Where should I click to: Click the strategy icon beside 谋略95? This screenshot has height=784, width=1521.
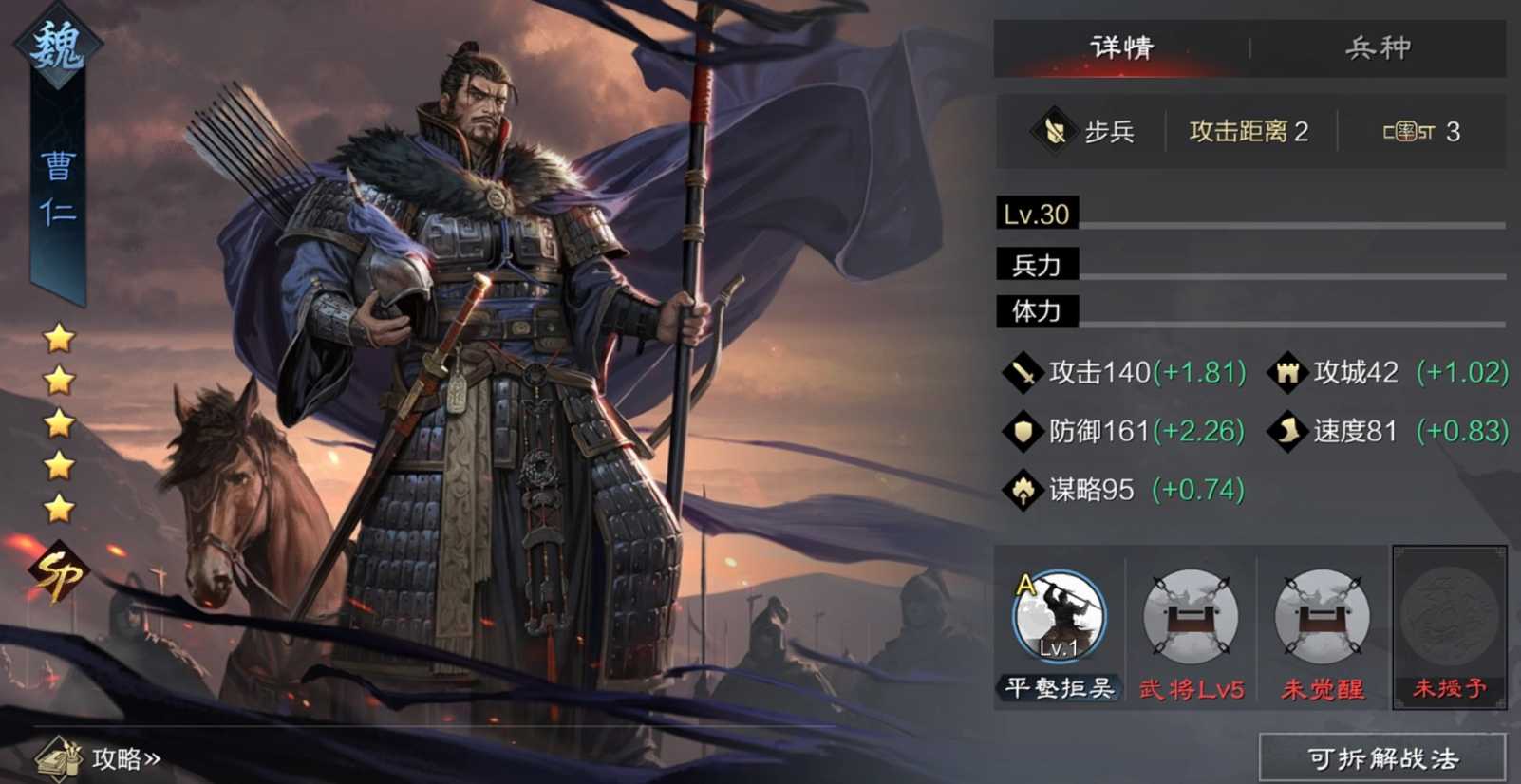1025,490
